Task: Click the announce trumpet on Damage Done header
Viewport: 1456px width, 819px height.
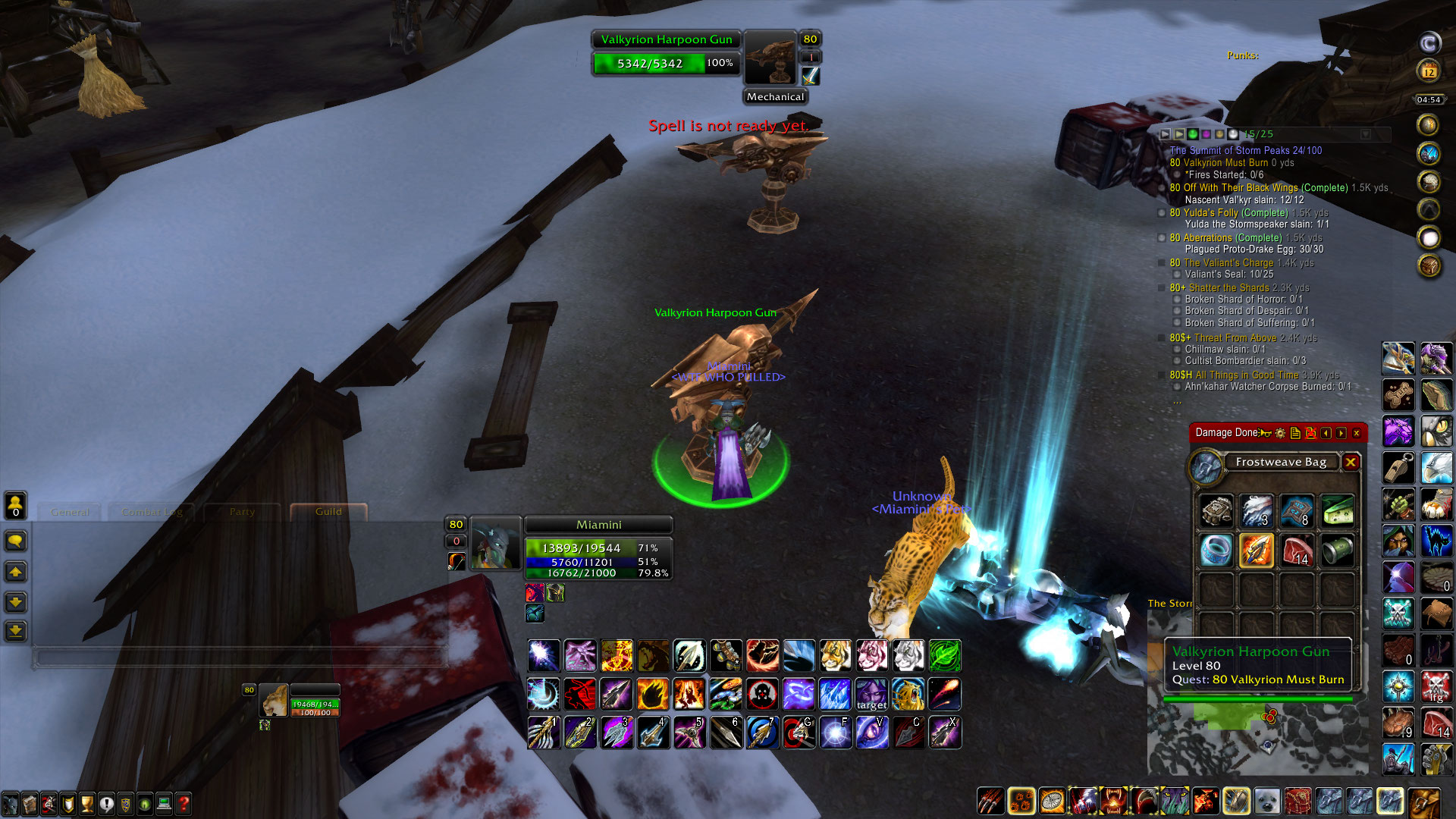Action: pos(1263,433)
